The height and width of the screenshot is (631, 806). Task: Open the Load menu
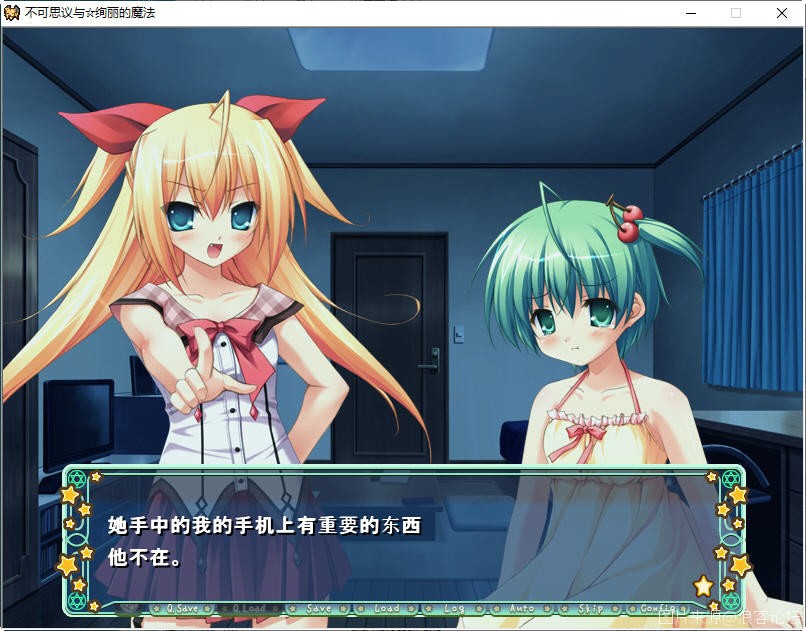click(x=386, y=608)
